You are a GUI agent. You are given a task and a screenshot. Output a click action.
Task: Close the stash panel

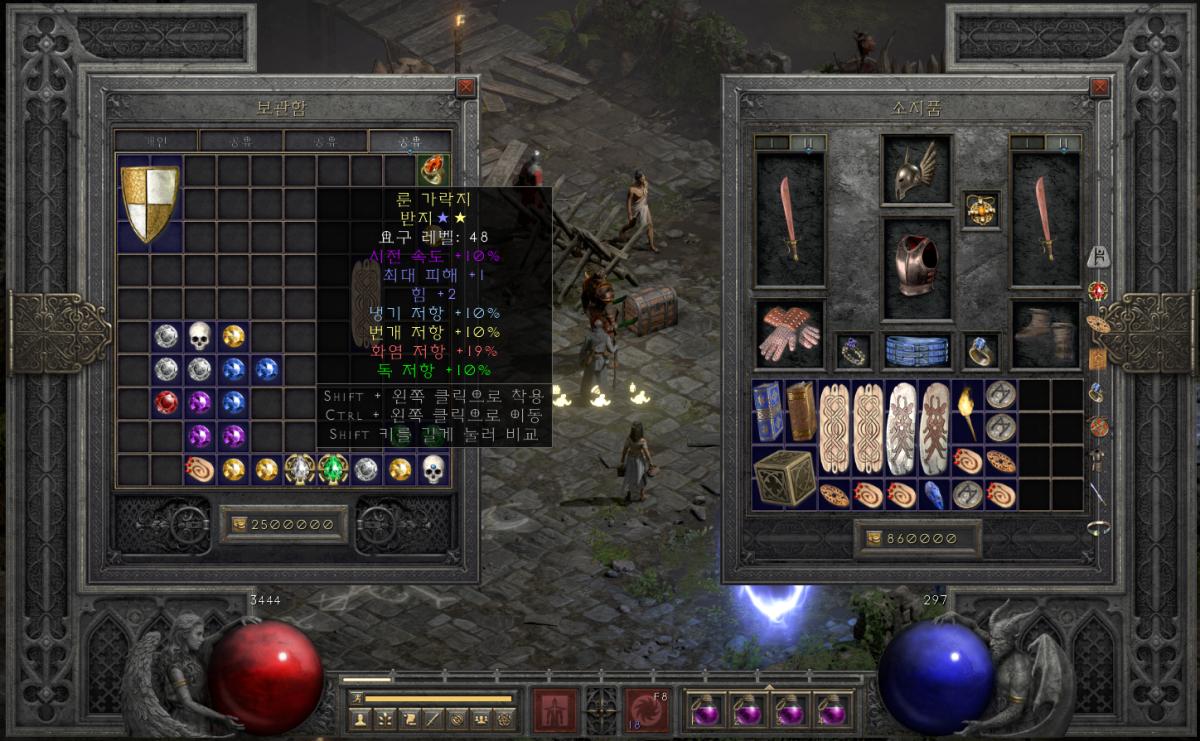coord(466,88)
